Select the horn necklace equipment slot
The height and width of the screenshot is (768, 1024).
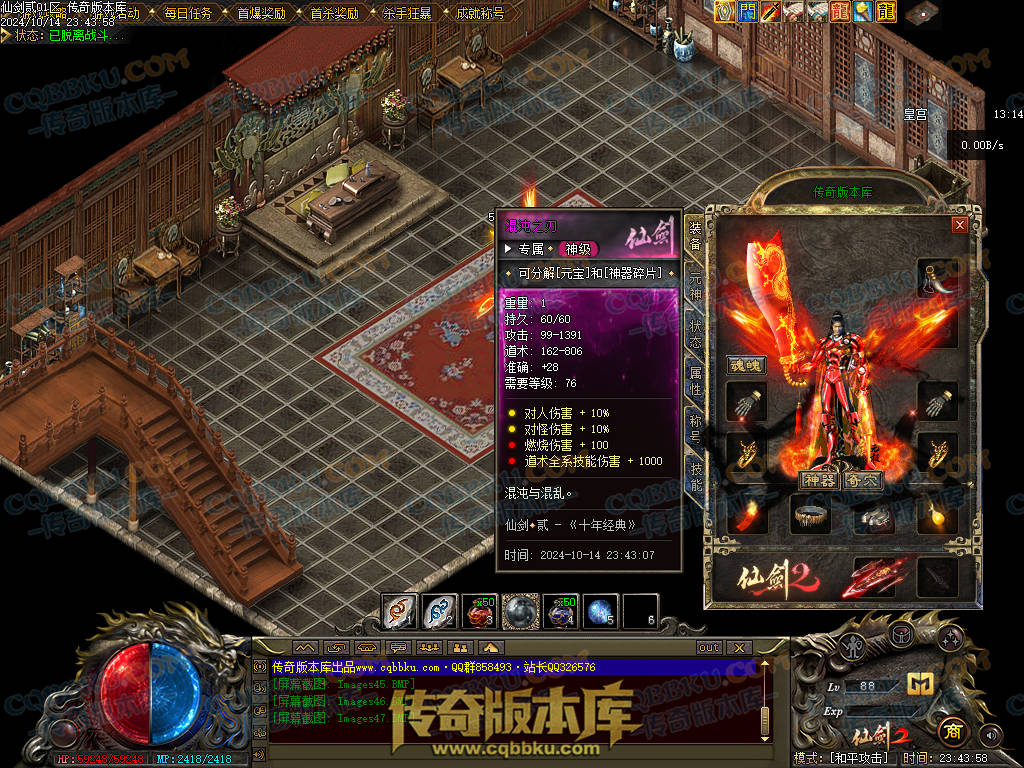[937, 278]
